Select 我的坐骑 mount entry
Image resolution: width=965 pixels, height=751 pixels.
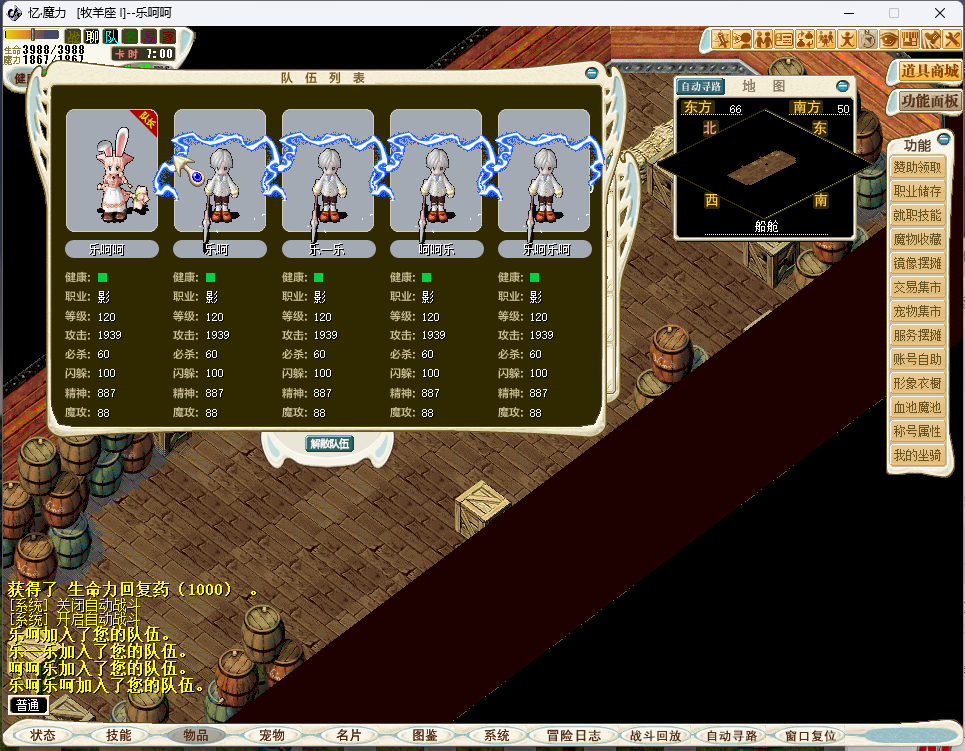tap(916, 455)
